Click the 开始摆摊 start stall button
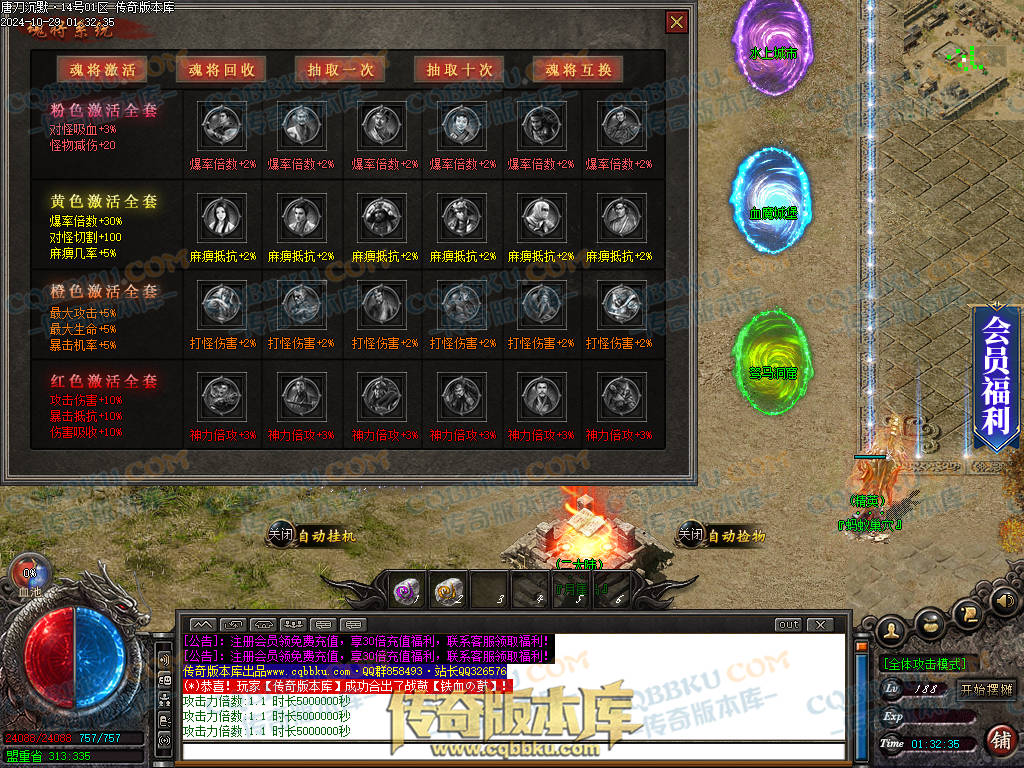Screen dimensions: 1024x768 (986, 689)
